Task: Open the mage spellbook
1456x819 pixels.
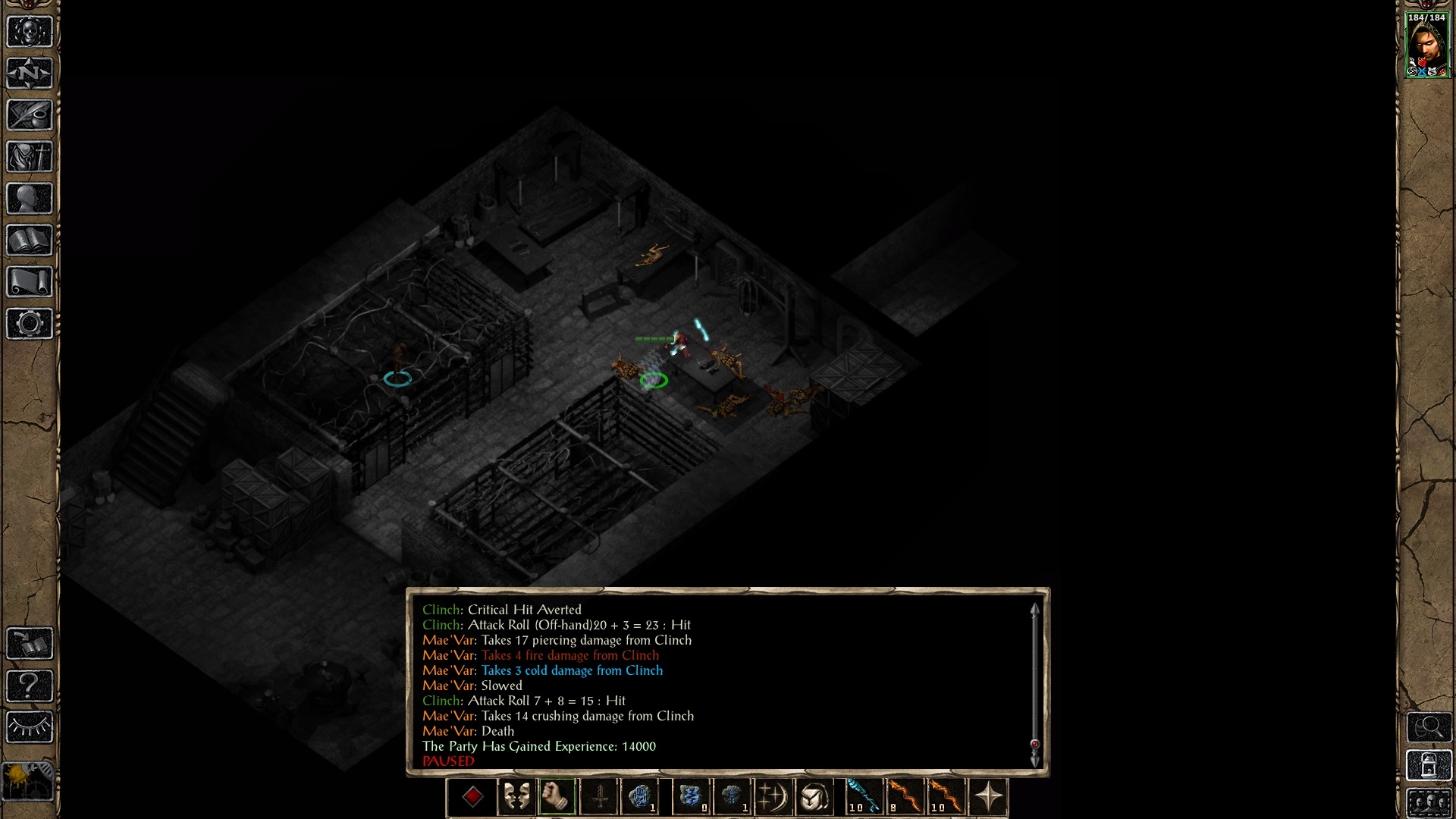Action: 30,240
